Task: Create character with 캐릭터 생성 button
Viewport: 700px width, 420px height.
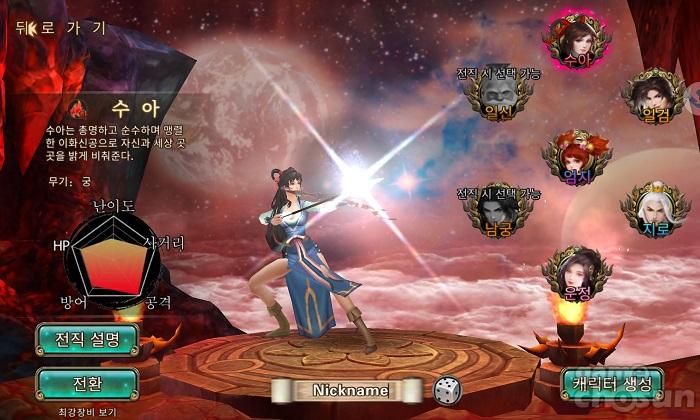Action: (613, 383)
